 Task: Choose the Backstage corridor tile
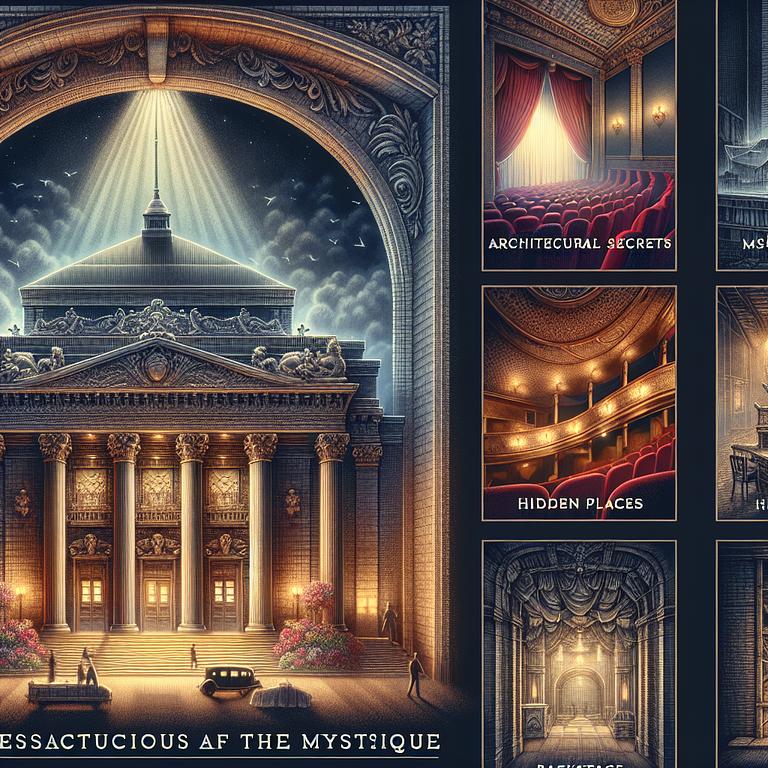click(579, 650)
